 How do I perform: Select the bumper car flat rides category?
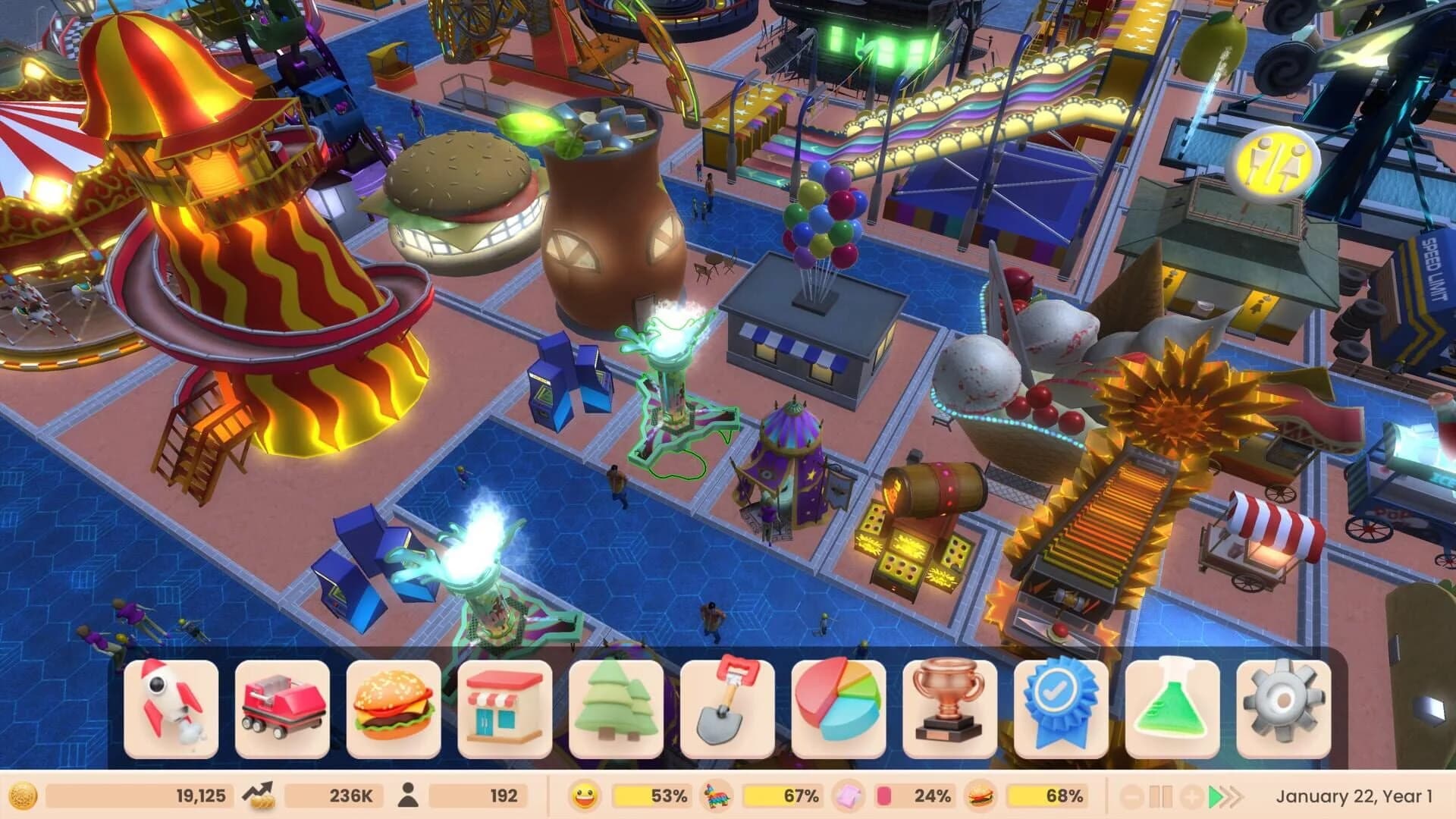(281, 708)
